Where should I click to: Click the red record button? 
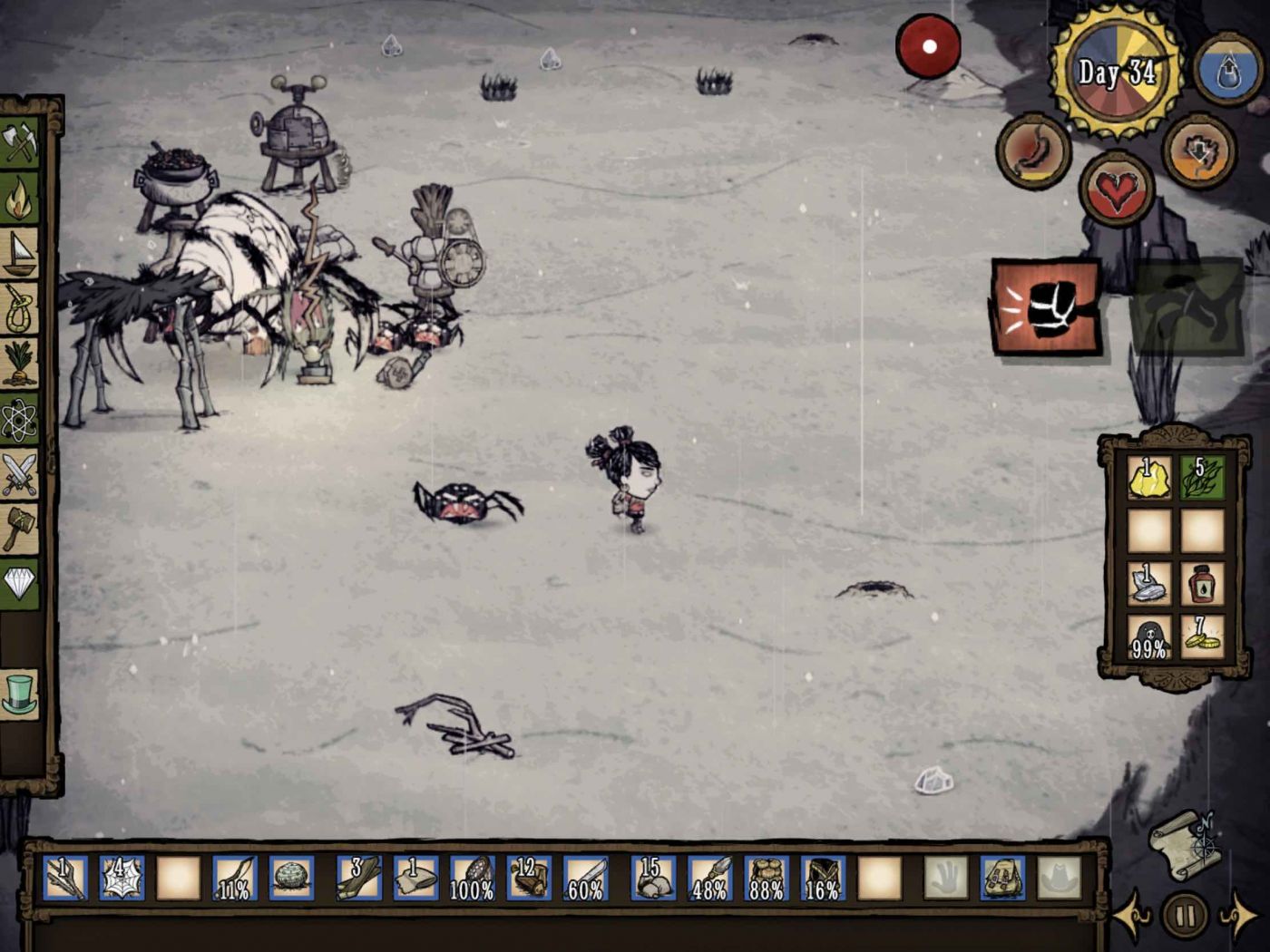[x=928, y=46]
